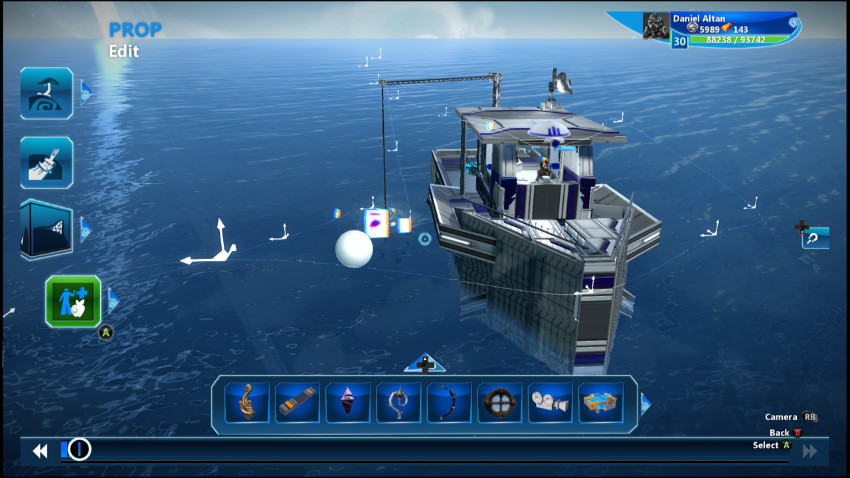Select the golden seahorse prop
Viewport: 850px width, 478px height.
246,402
